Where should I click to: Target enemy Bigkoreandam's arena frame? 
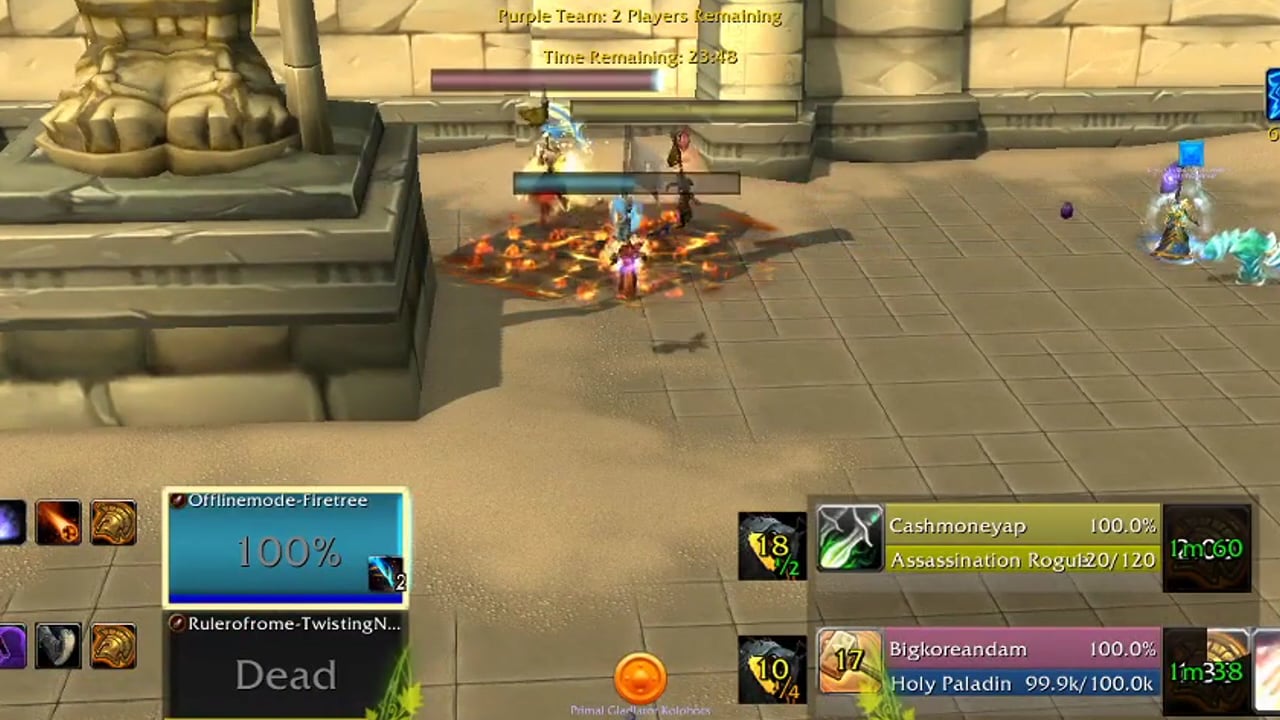pyautogui.click(x=1022, y=663)
